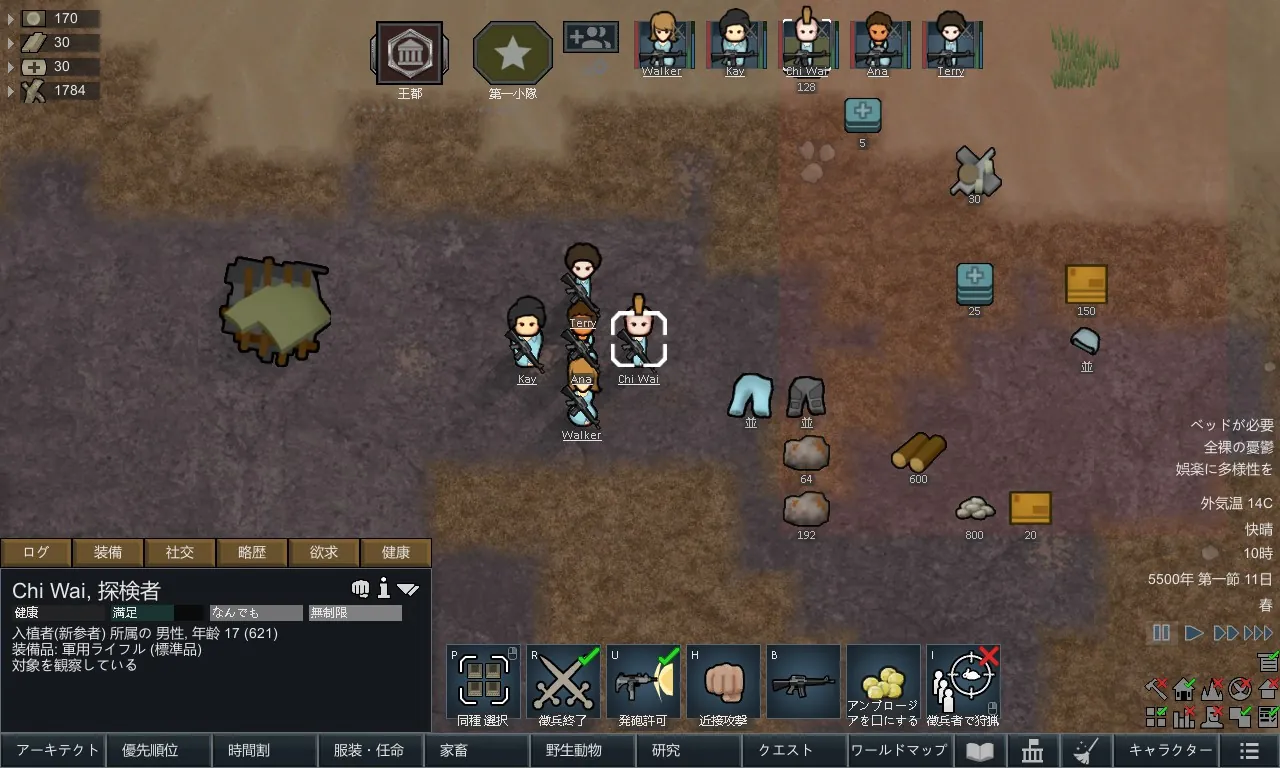Screen dimensions: 1280x768
Task: Select Walker's portrait in the colonist bar
Action: click(662, 42)
